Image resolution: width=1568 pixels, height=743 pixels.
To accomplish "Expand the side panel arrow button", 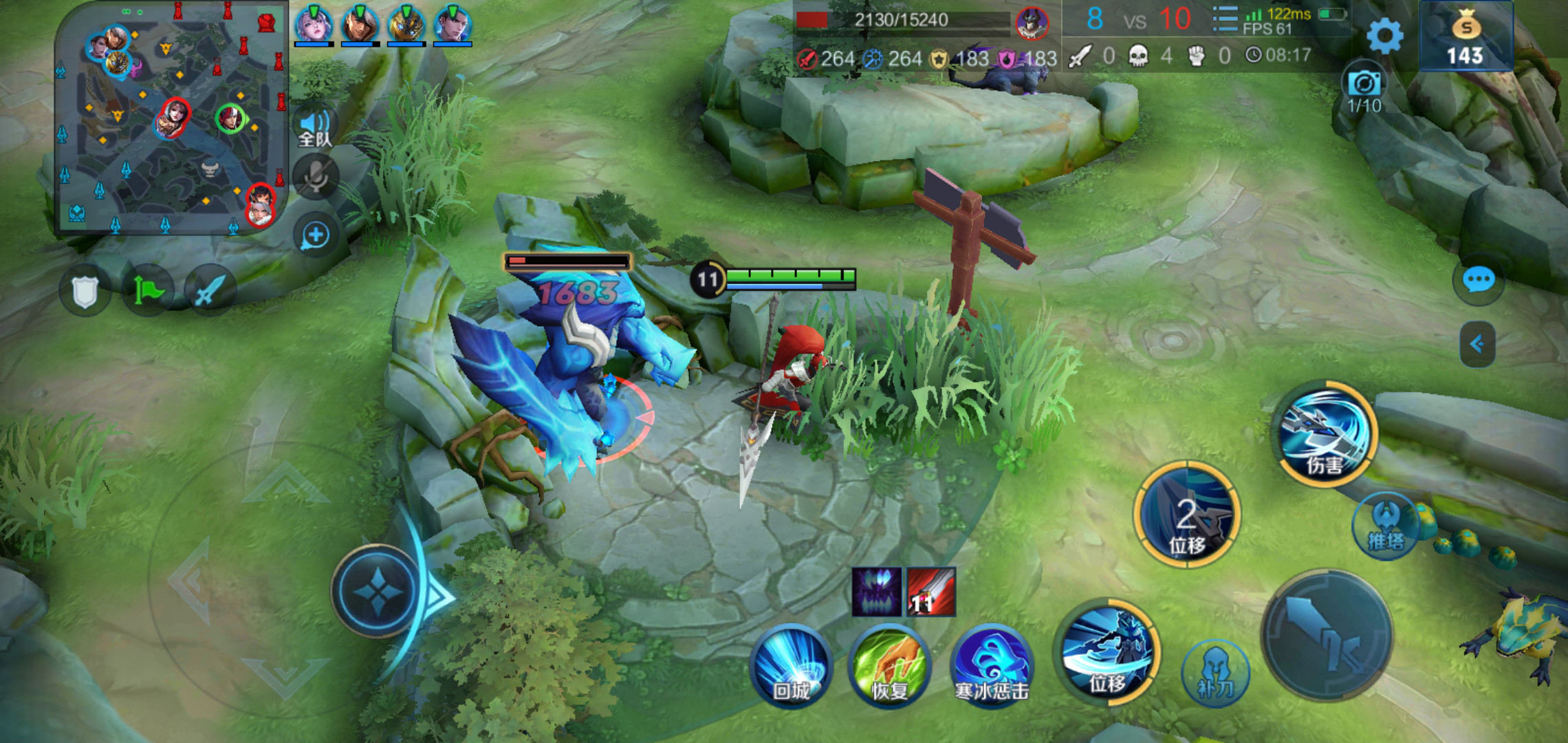I will 1477,344.
